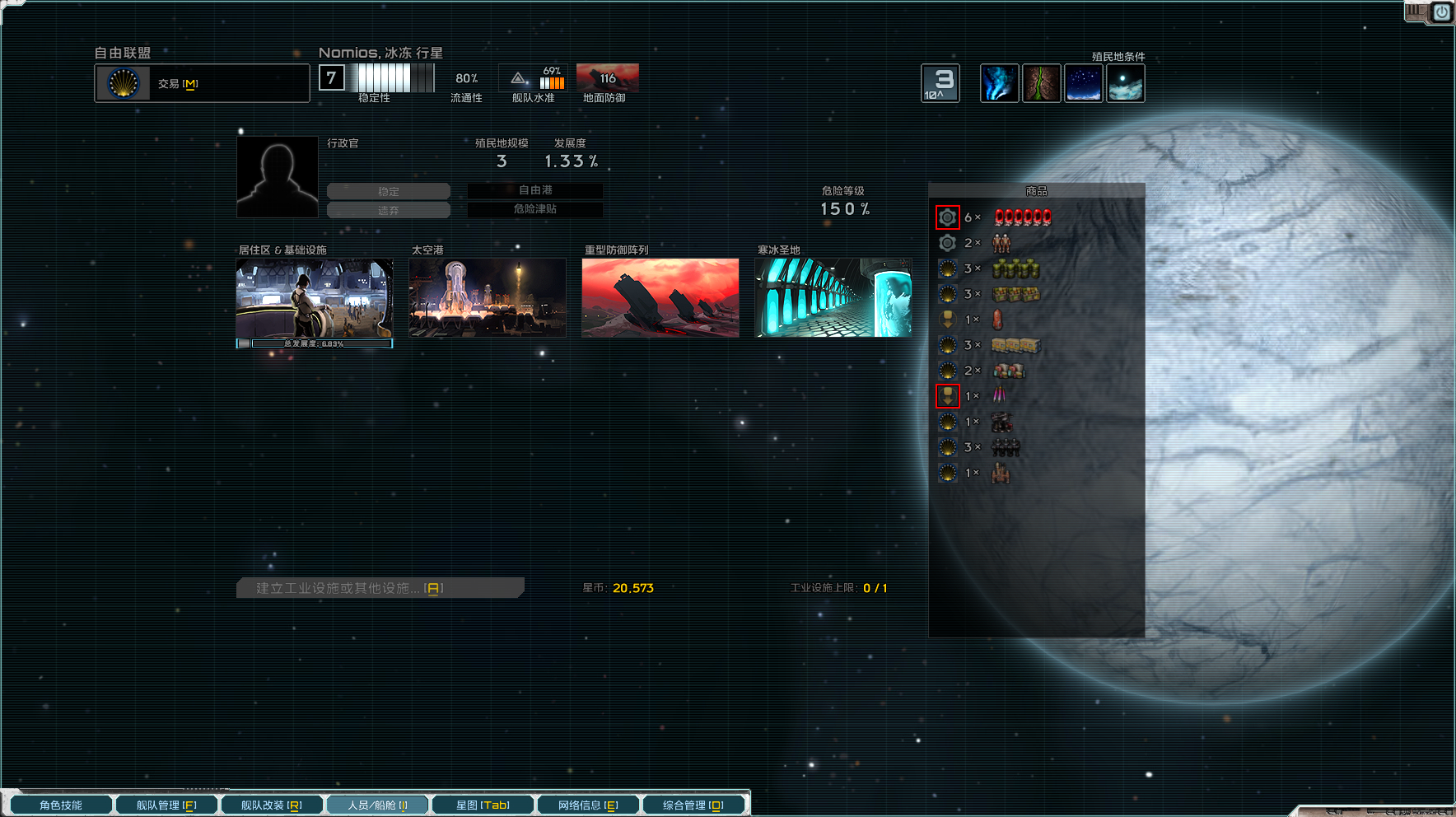This screenshot has height=817, width=1456.
Task: Click the power button in the top-right corner
Action: click(1441, 12)
